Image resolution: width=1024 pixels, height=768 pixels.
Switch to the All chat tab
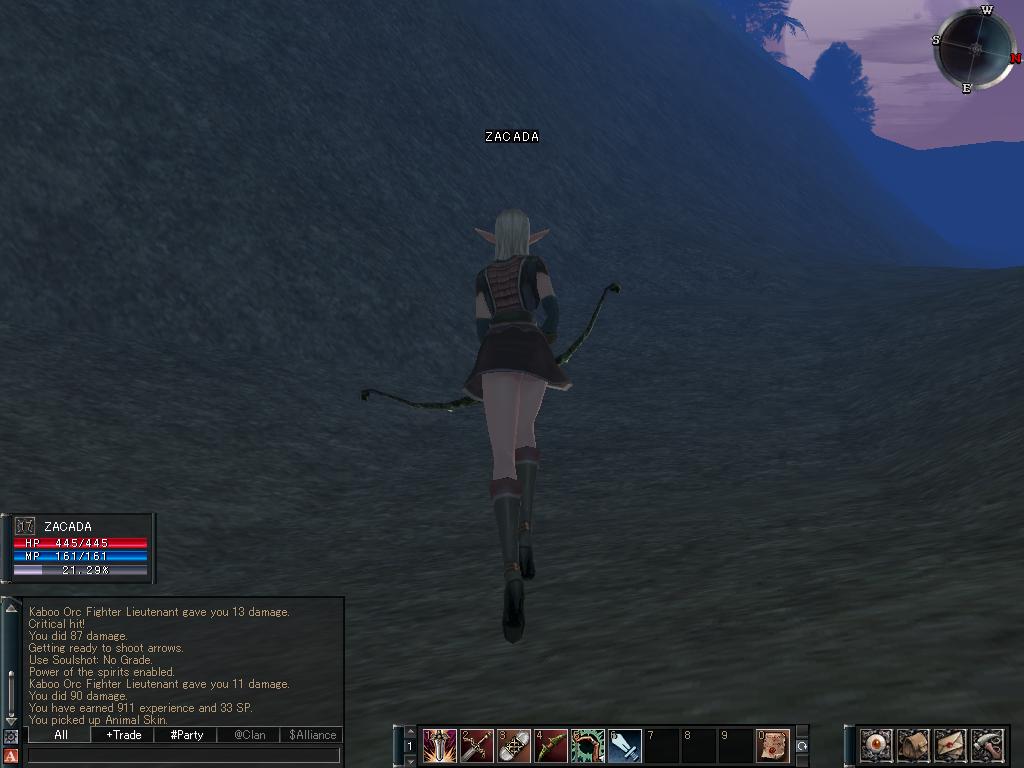pyautogui.click(x=60, y=735)
